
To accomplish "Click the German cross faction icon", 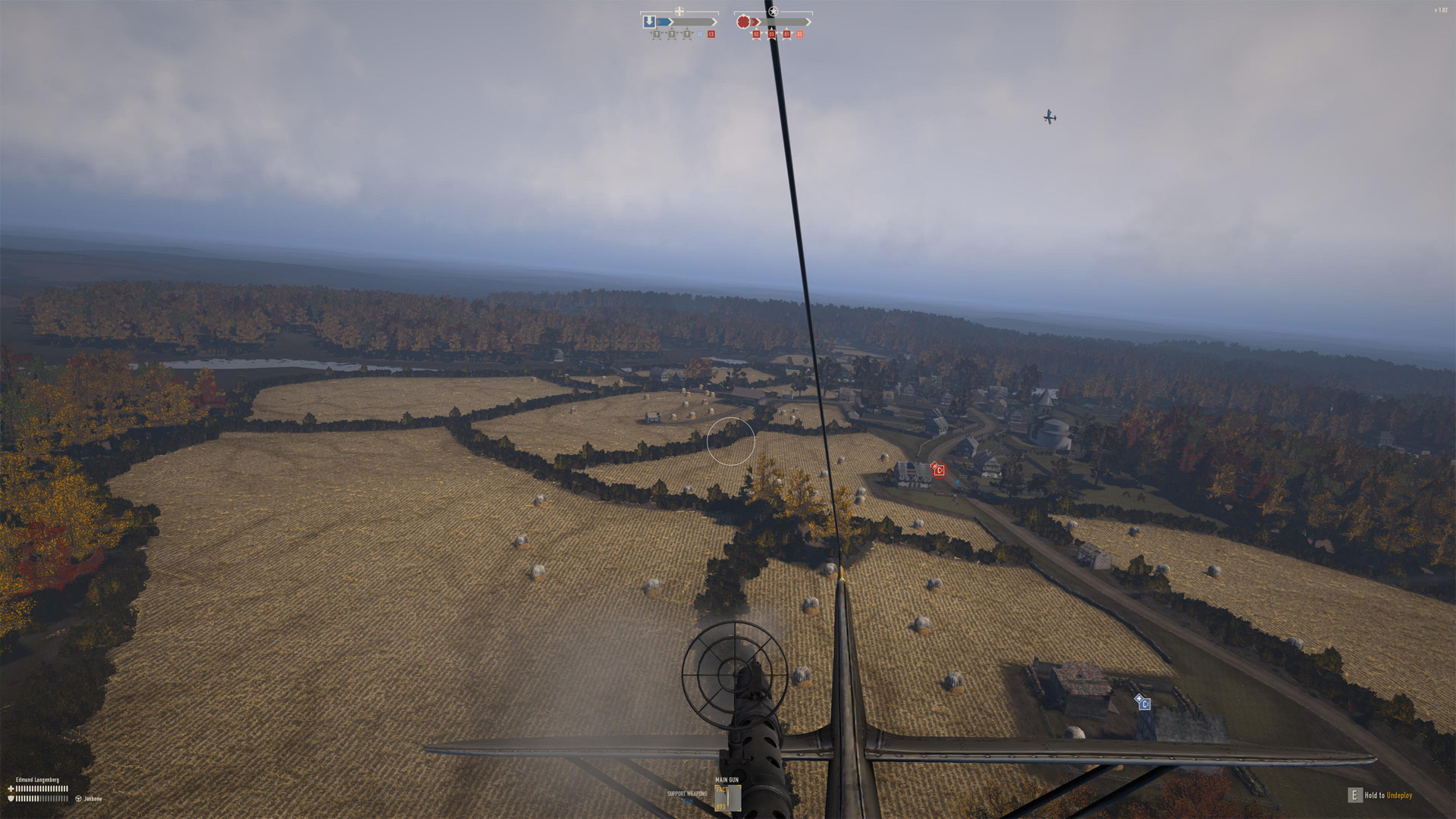I will coord(679,11).
